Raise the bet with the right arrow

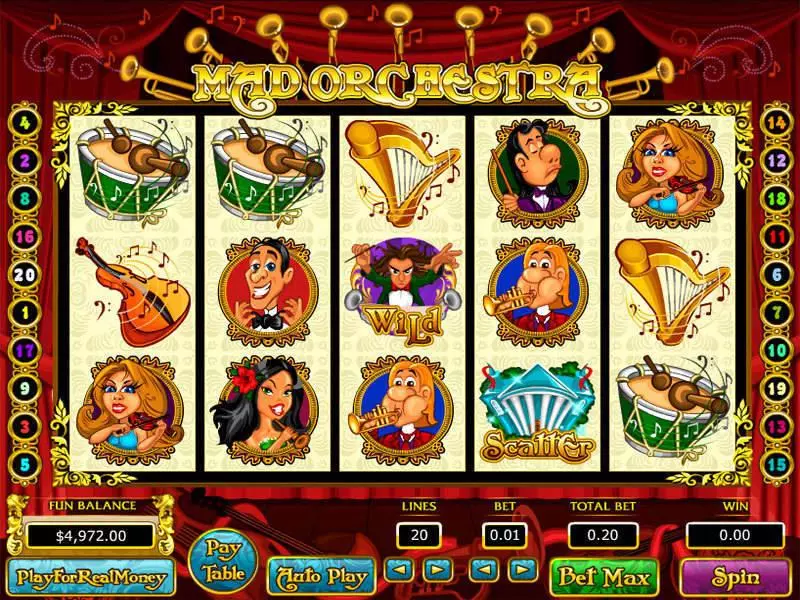(x=522, y=570)
